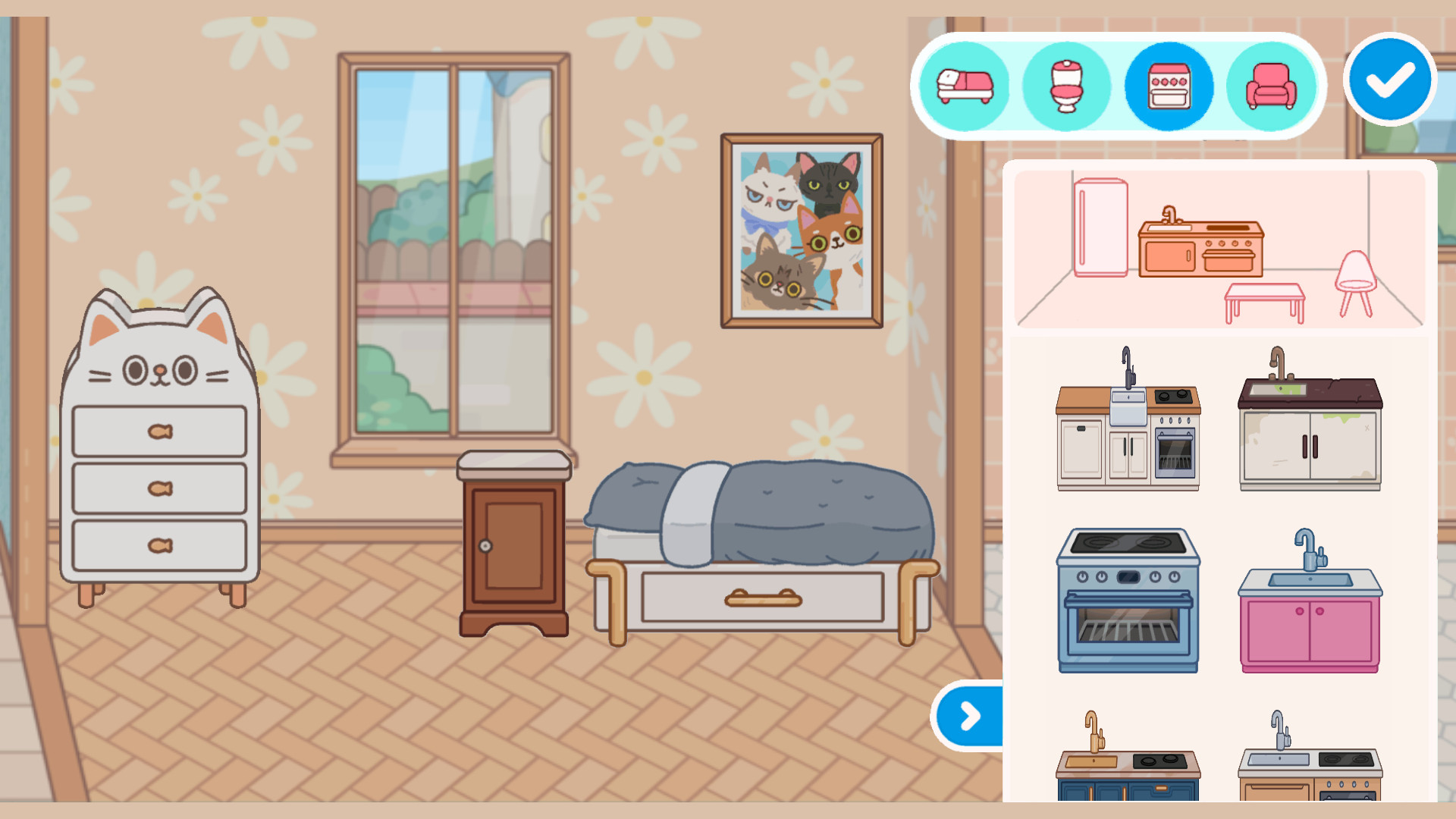Switch to the armchair furniture category

(x=1271, y=86)
